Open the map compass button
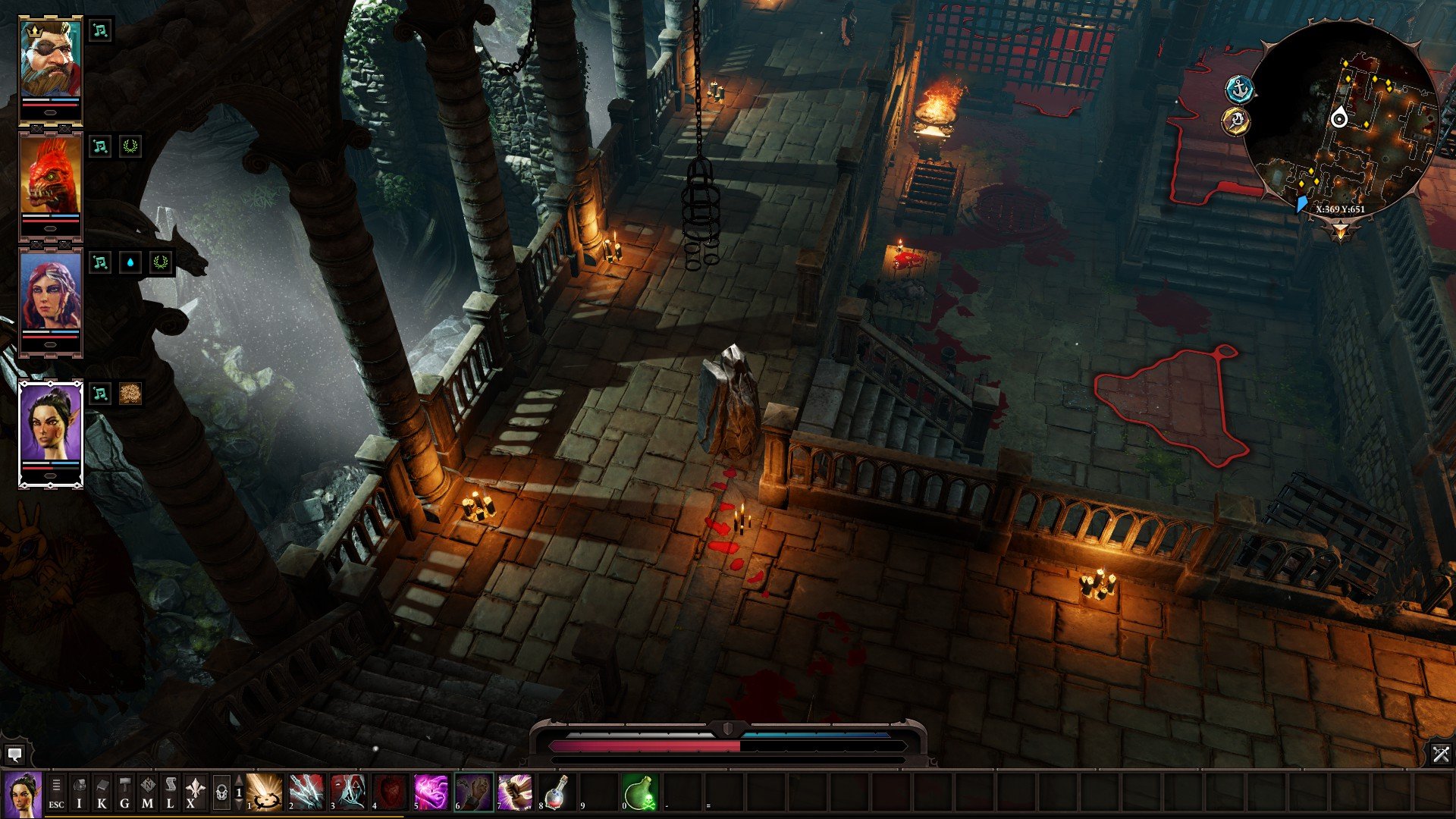Viewport: 1456px width, 819px height. tap(147, 792)
